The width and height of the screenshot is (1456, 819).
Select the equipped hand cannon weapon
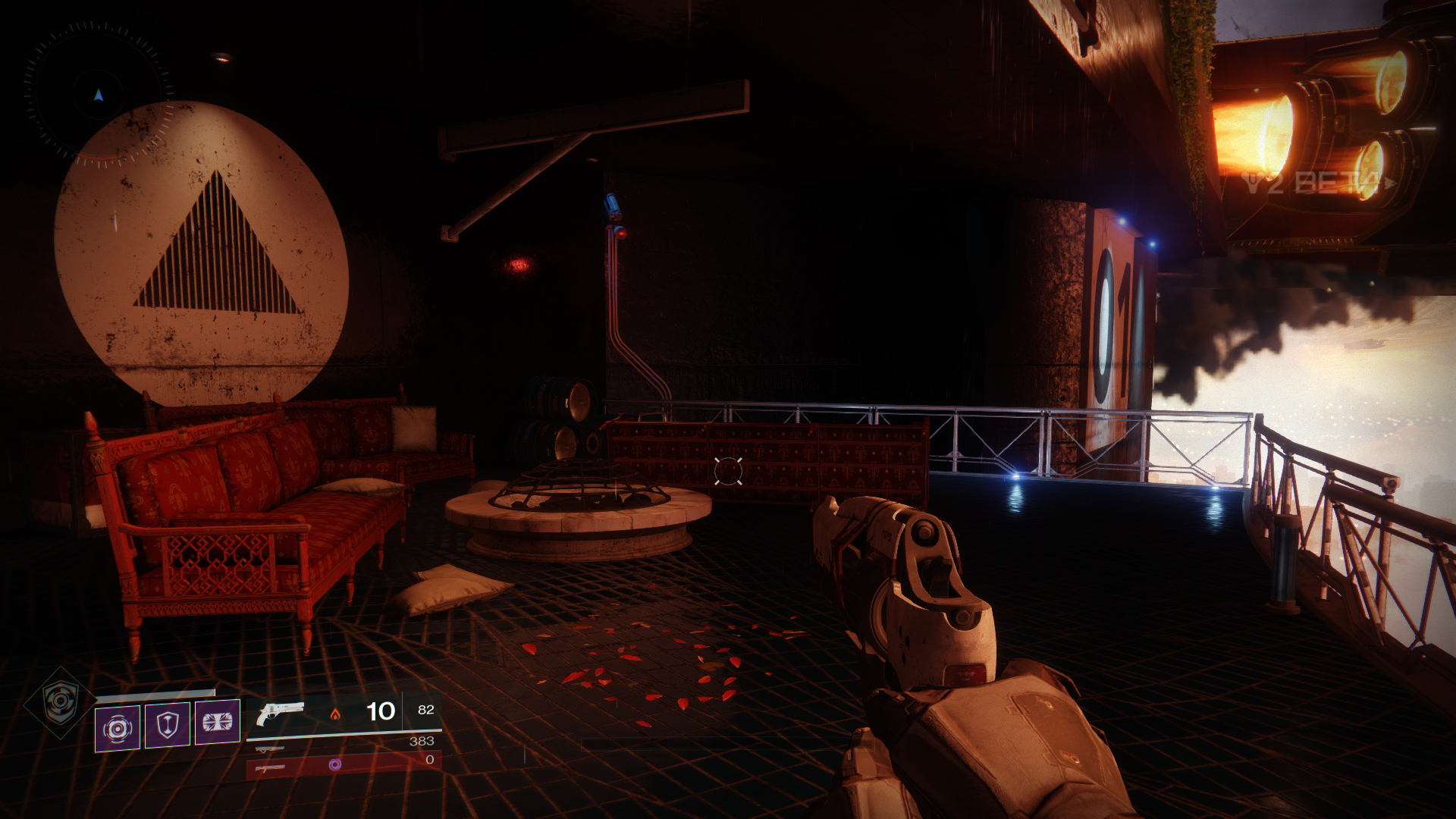click(280, 713)
